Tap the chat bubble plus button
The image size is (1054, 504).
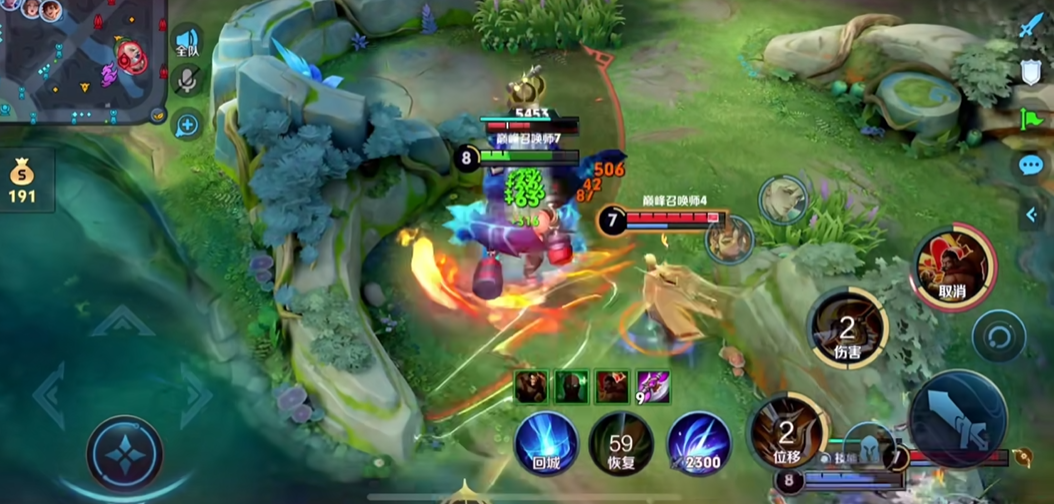point(187,125)
